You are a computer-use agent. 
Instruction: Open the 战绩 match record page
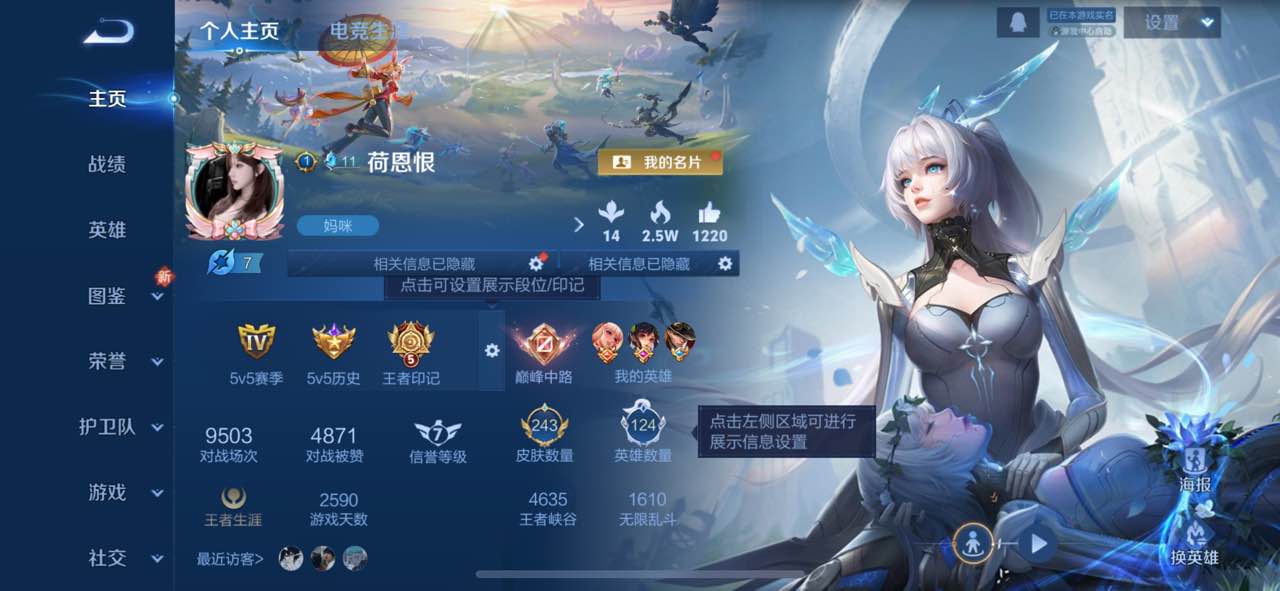(x=107, y=164)
